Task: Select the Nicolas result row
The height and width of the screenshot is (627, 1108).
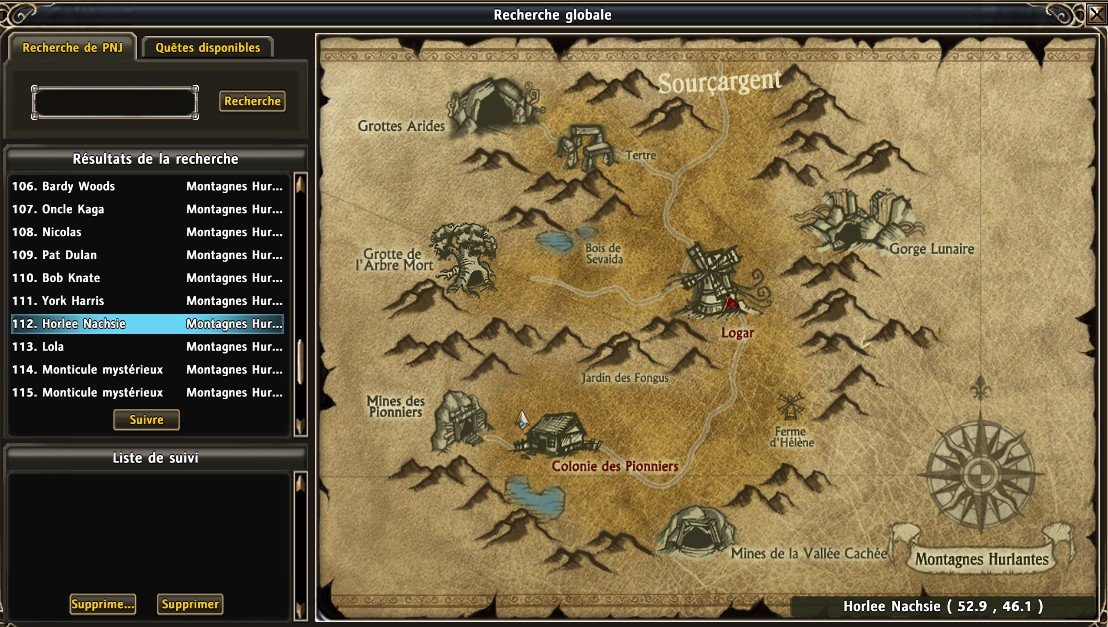Action: (x=147, y=232)
